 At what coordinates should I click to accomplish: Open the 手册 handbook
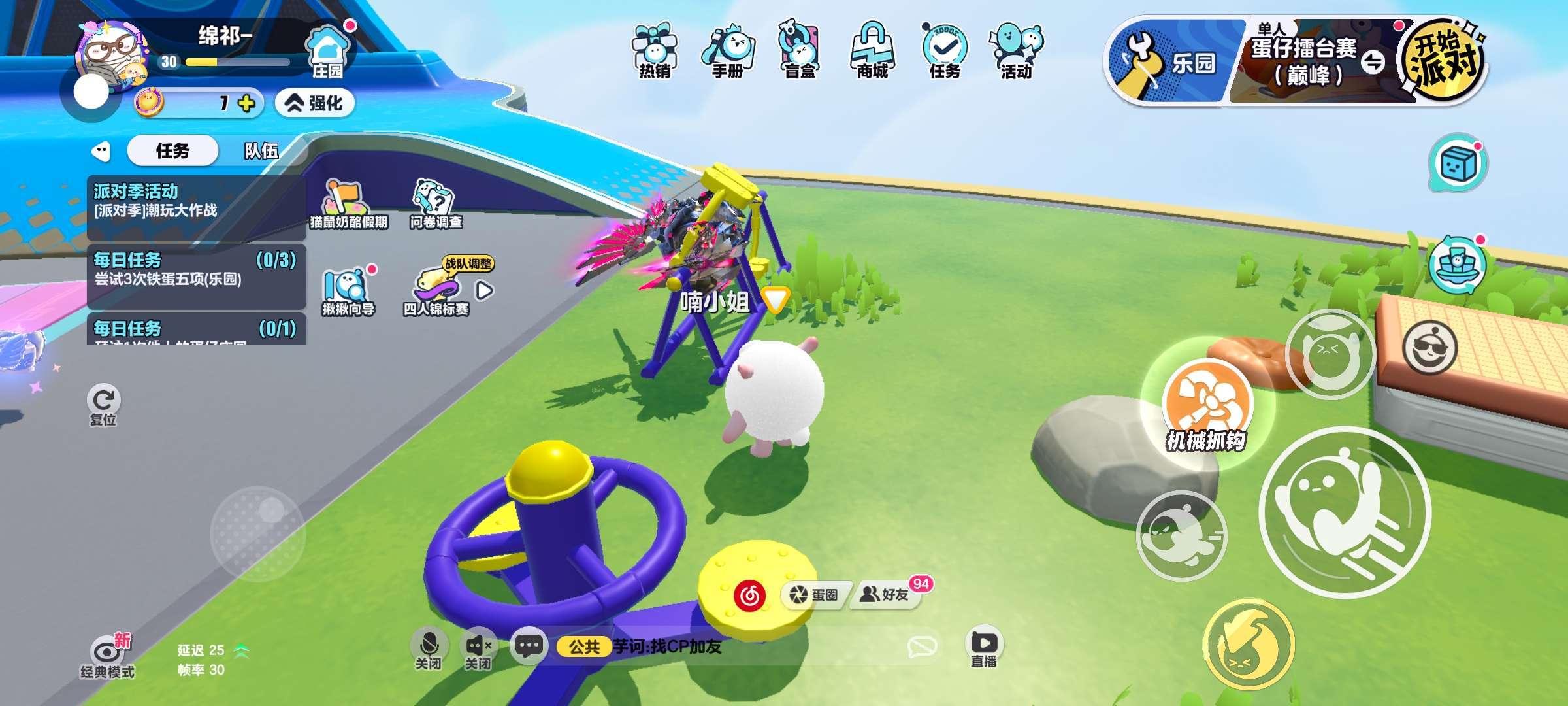(x=728, y=51)
